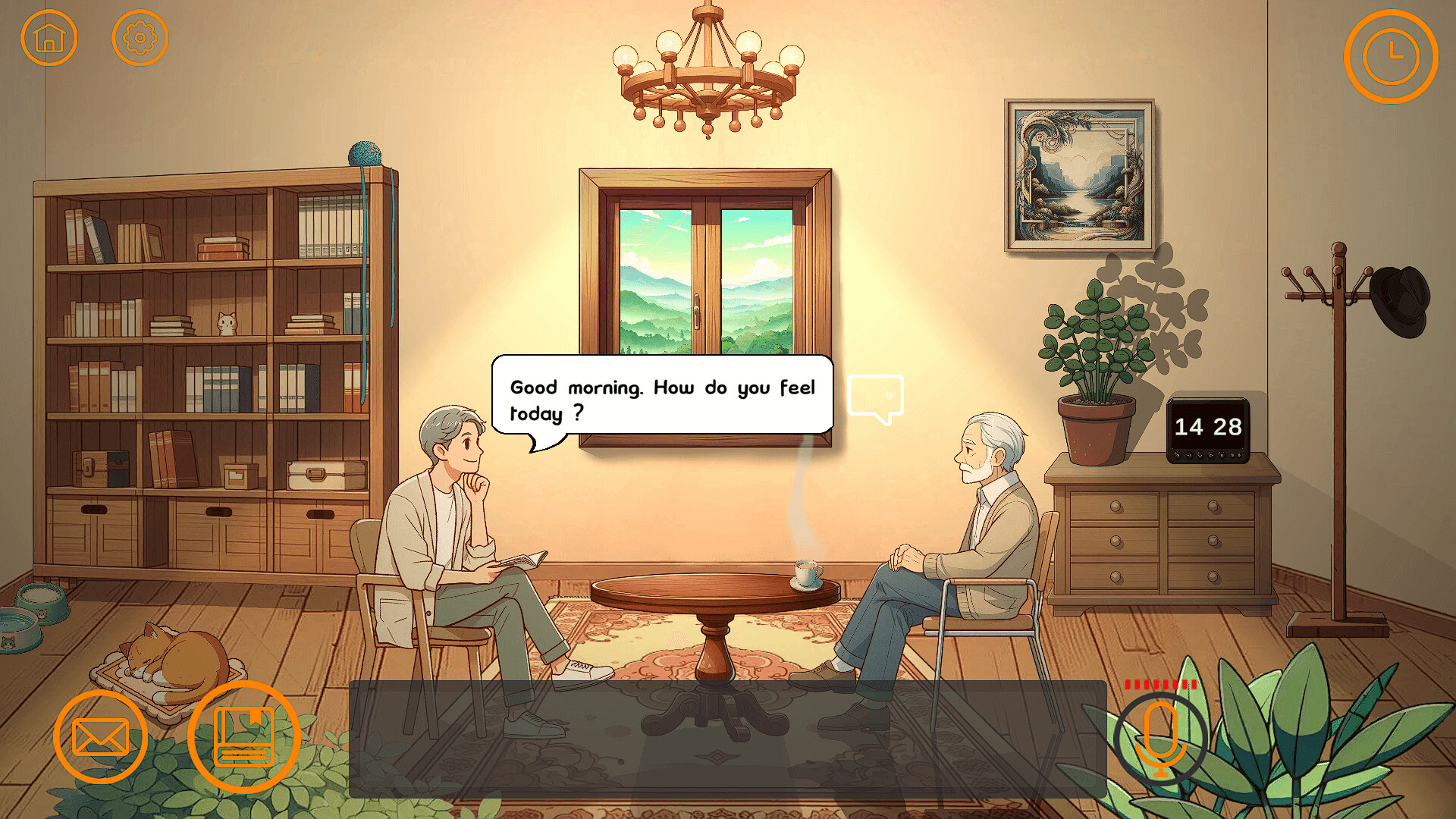Open the mail envelope icon
This screenshot has width=1456, height=819.
click(x=101, y=738)
